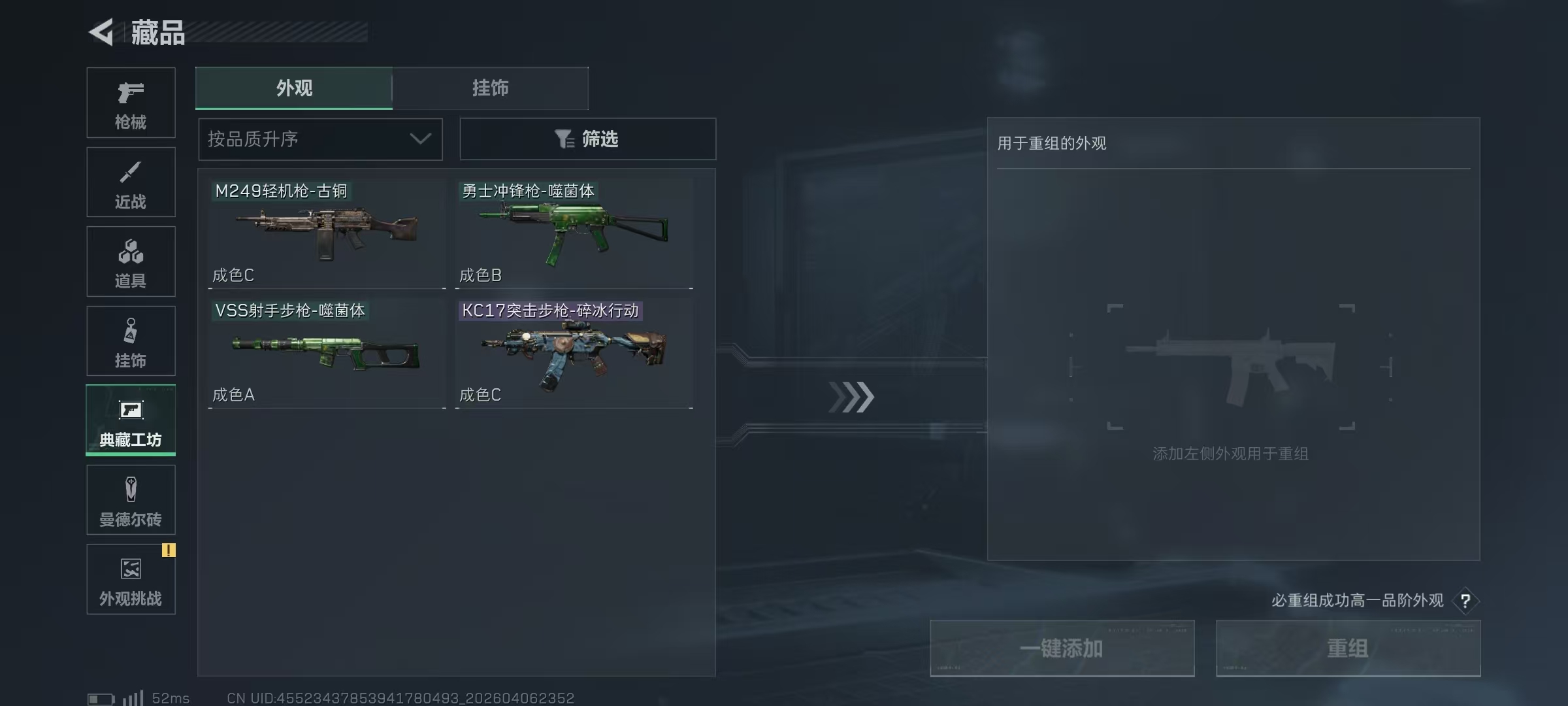Select the 挂饰 charms category

click(131, 341)
